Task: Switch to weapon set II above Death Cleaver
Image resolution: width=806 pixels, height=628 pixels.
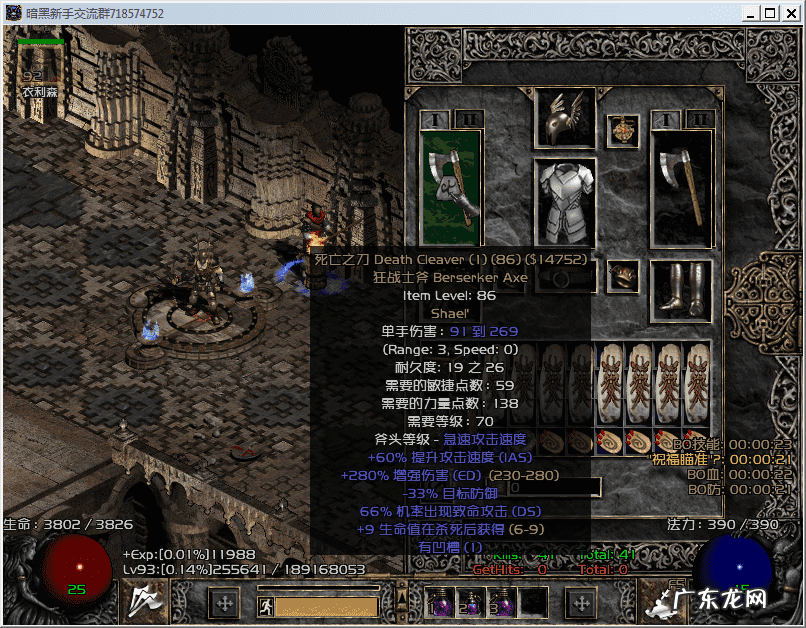Action: [468, 119]
